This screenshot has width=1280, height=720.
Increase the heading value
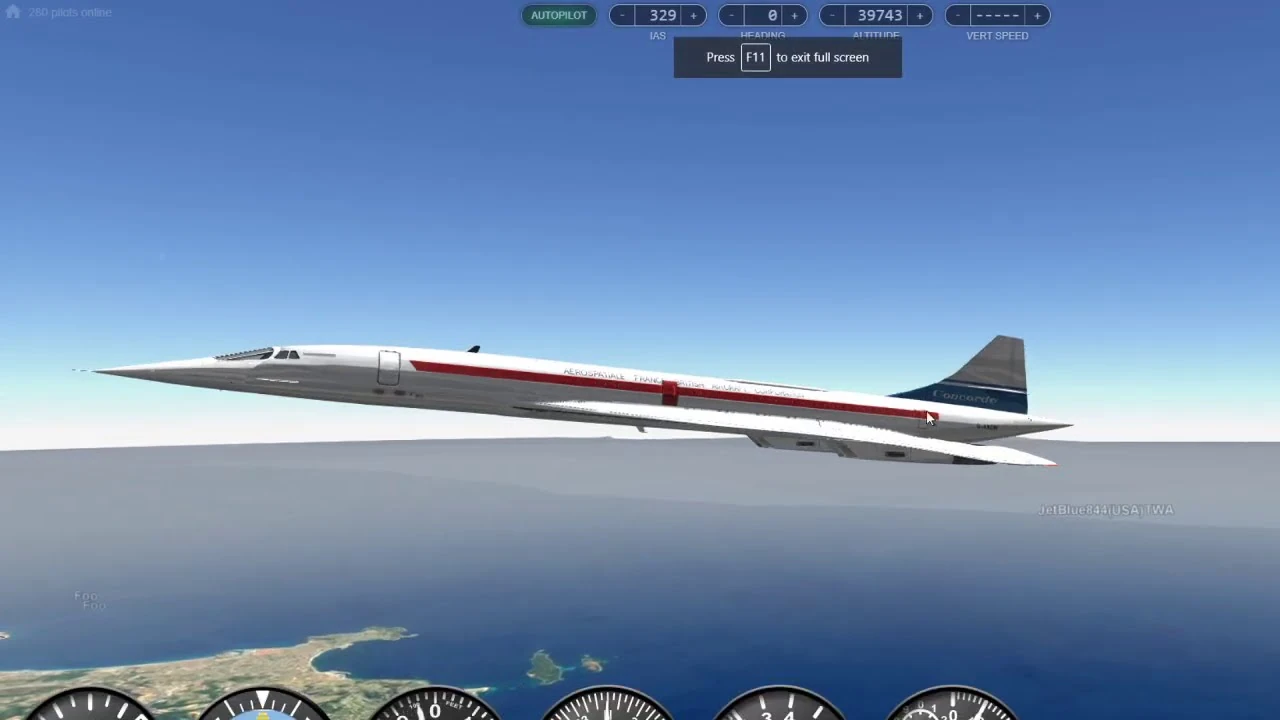pyautogui.click(x=793, y=15)
